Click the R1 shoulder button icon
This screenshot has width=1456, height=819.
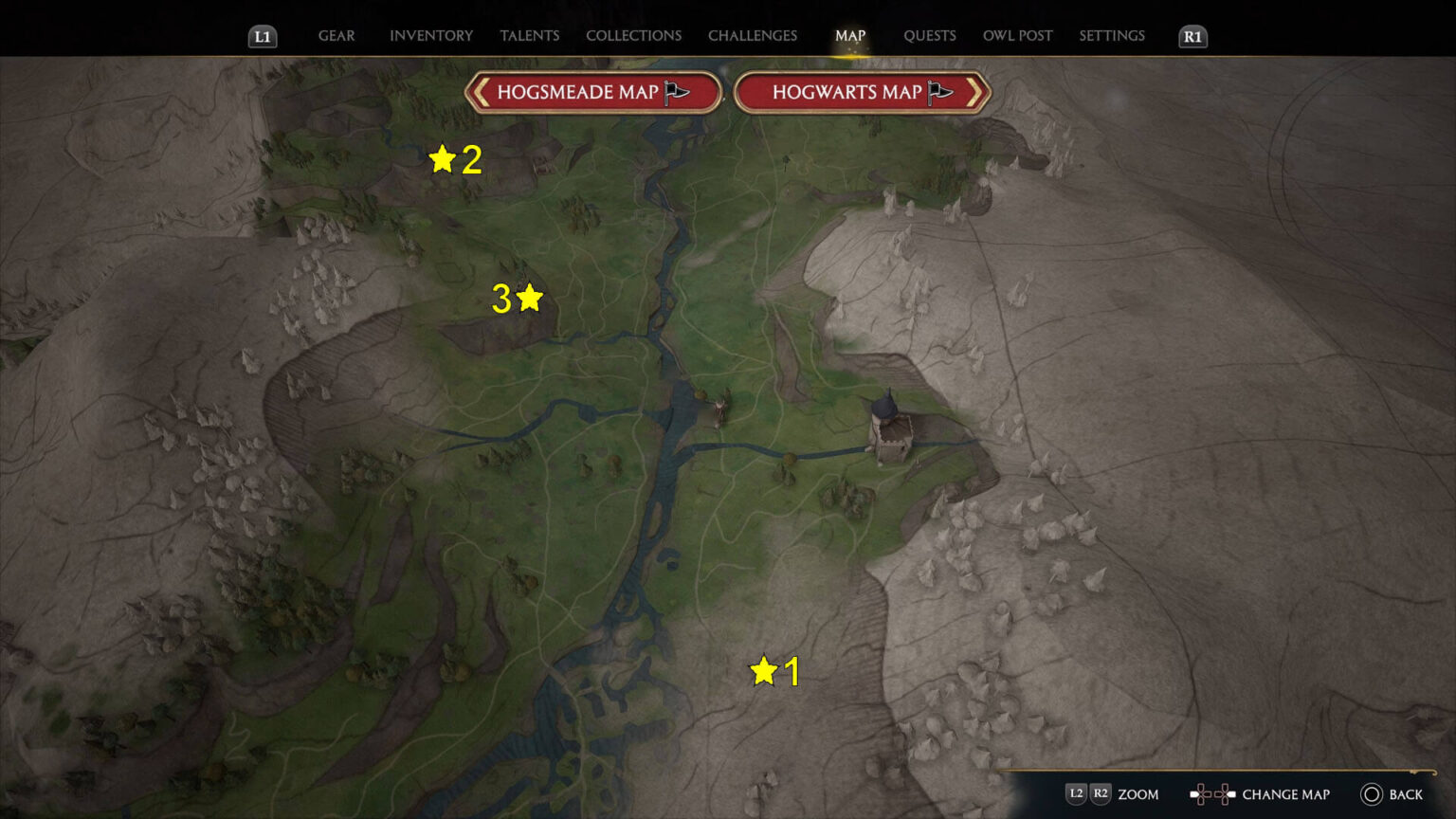tap(1192, 38)
